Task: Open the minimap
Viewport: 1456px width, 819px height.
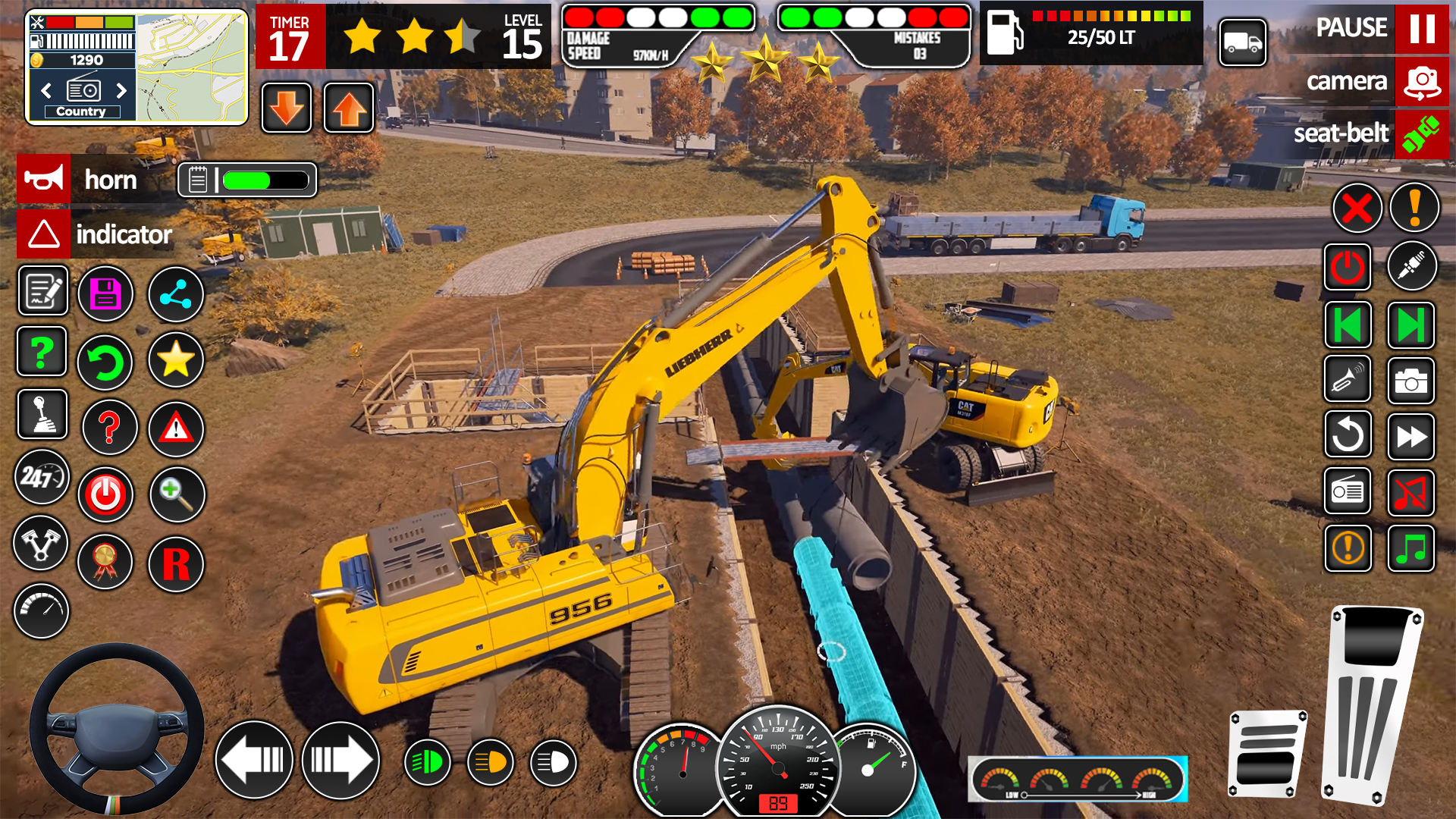Action: click(x=192, y=67)
